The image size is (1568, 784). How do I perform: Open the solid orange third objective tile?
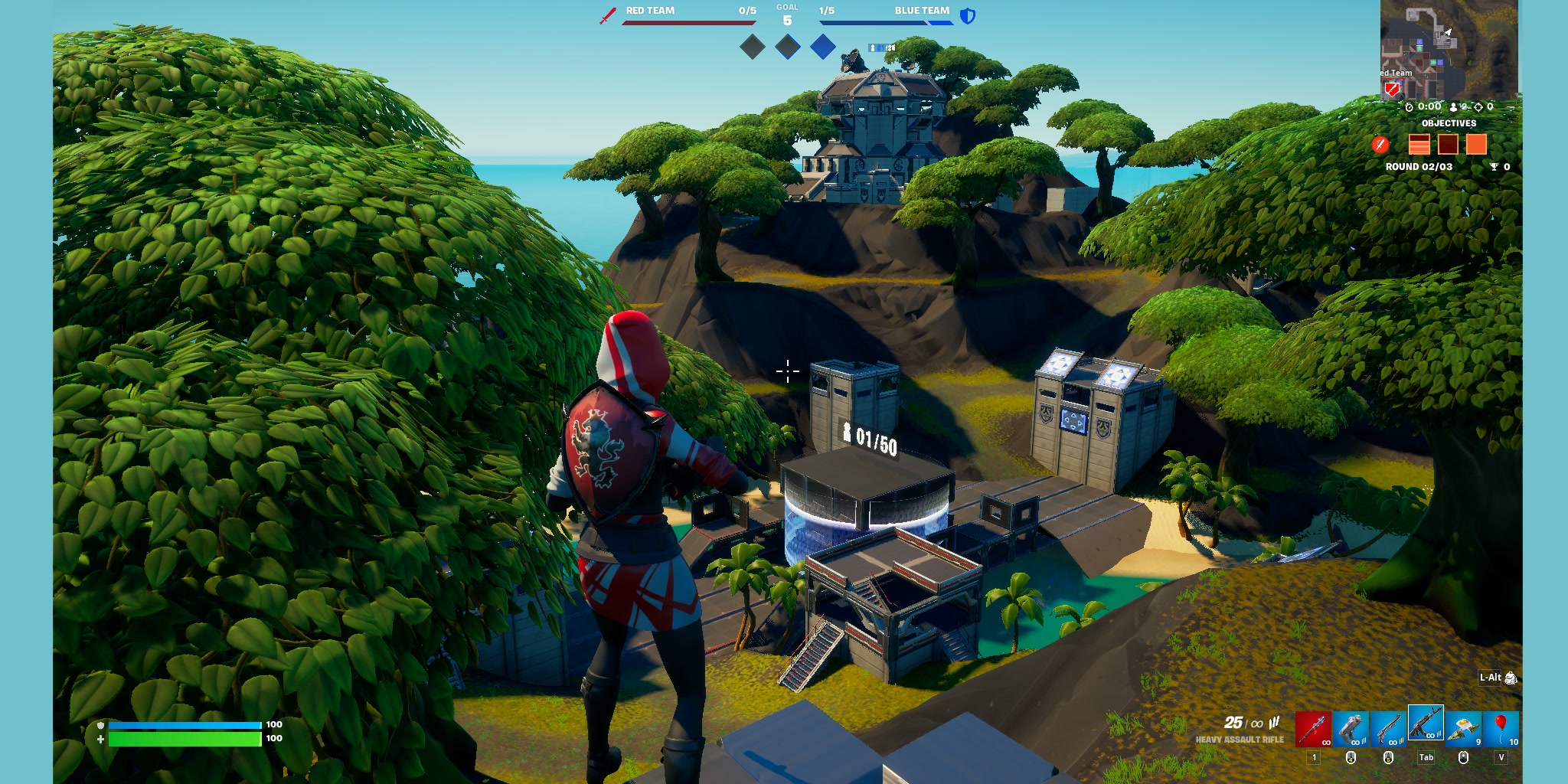click(1476, 145)
